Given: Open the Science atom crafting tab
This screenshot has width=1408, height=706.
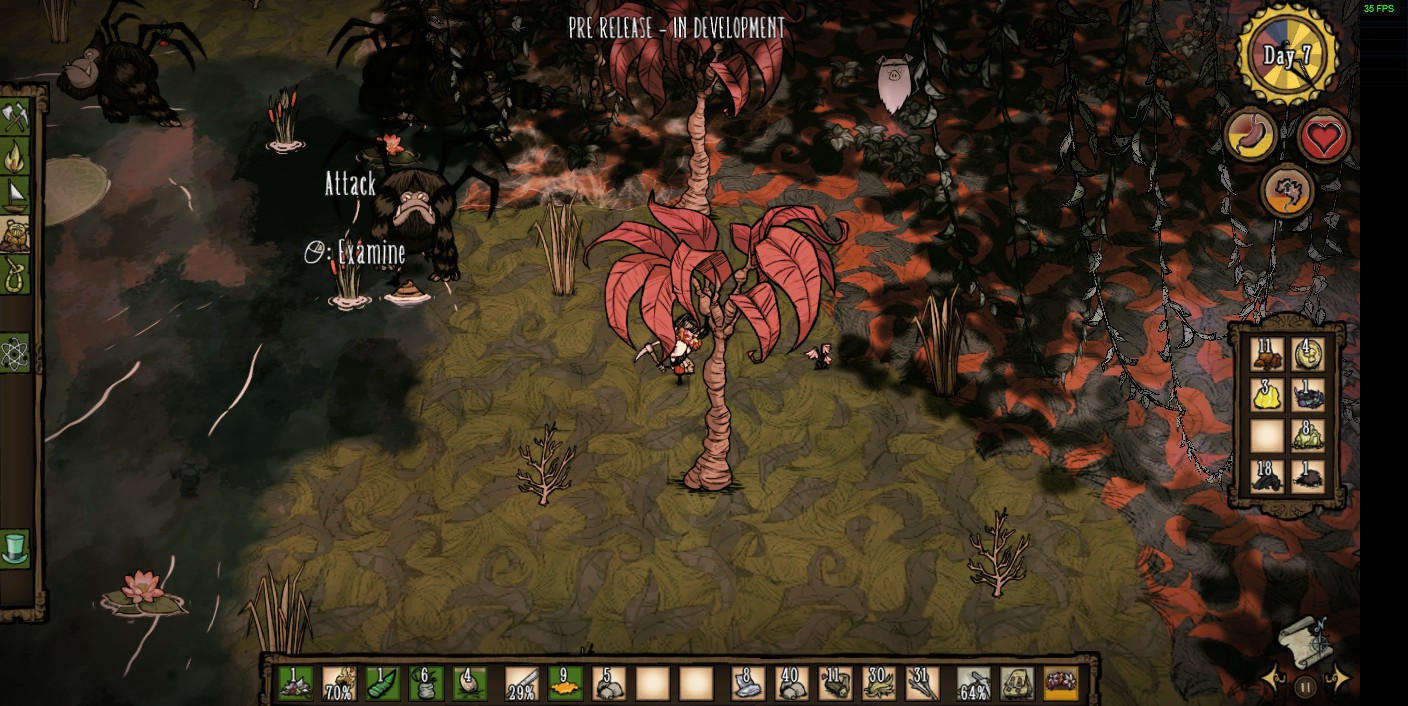Looking at the screenshot, I should (x=14, y=353).
